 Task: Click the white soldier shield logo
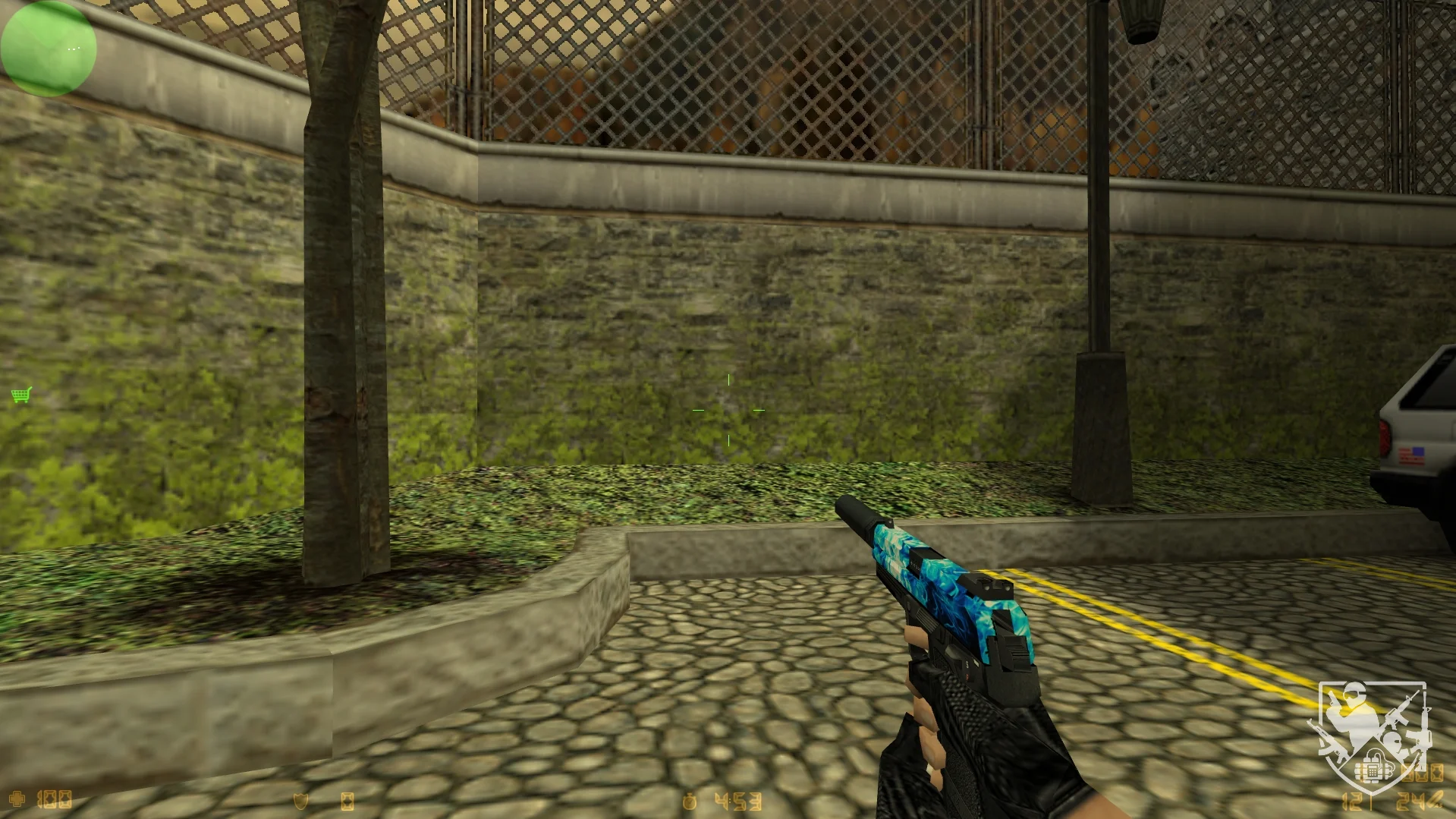point(1373,736)
